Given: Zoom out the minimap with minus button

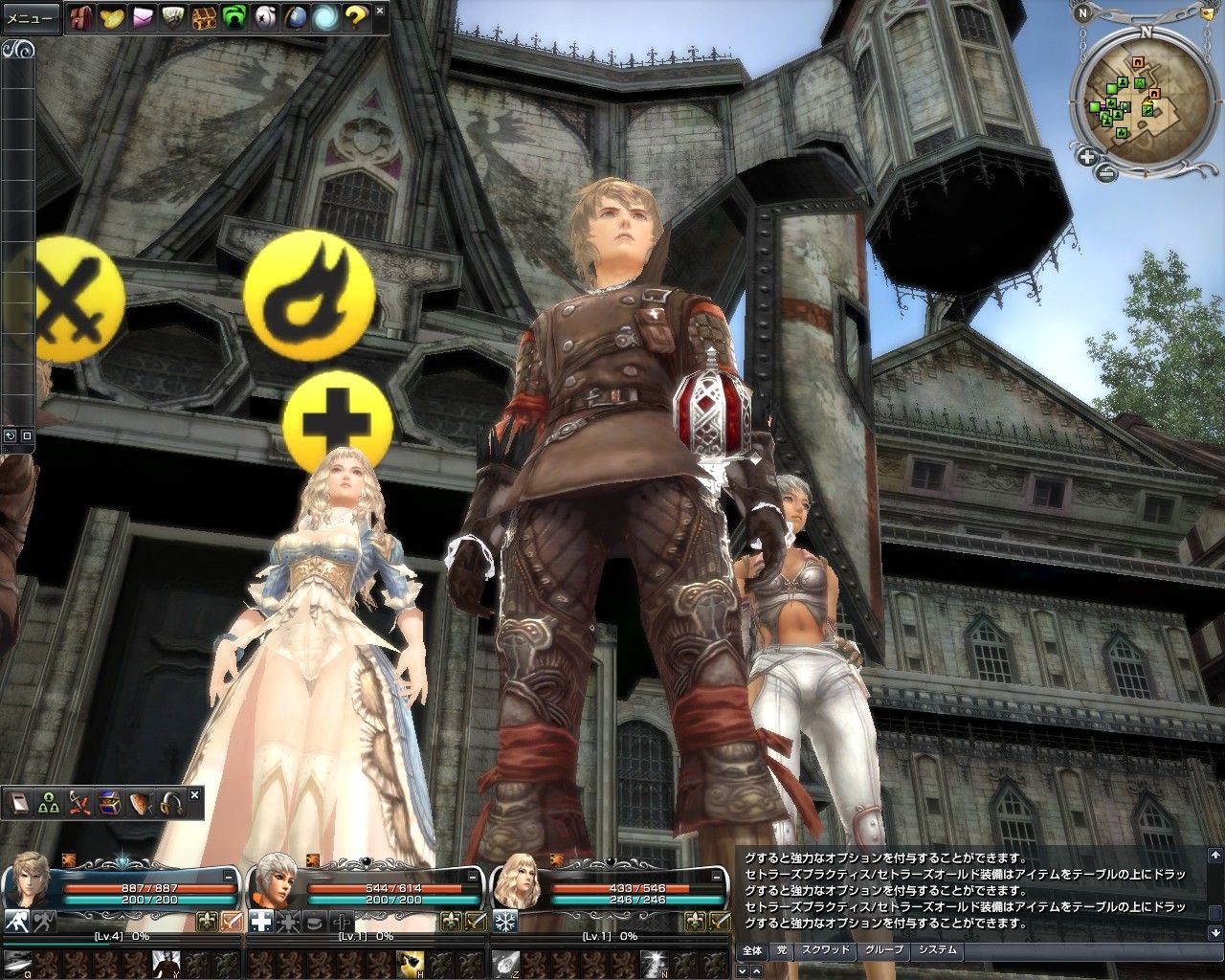Looking at the screenshot, I should point(1105,173).
